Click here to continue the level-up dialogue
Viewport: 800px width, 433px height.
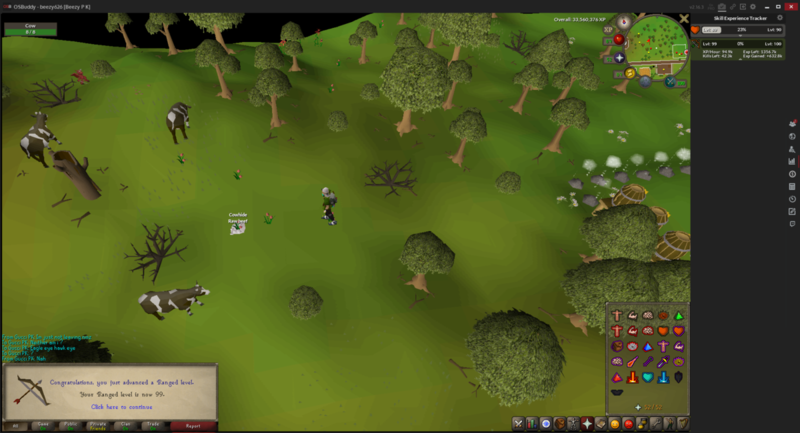(121, 407)
